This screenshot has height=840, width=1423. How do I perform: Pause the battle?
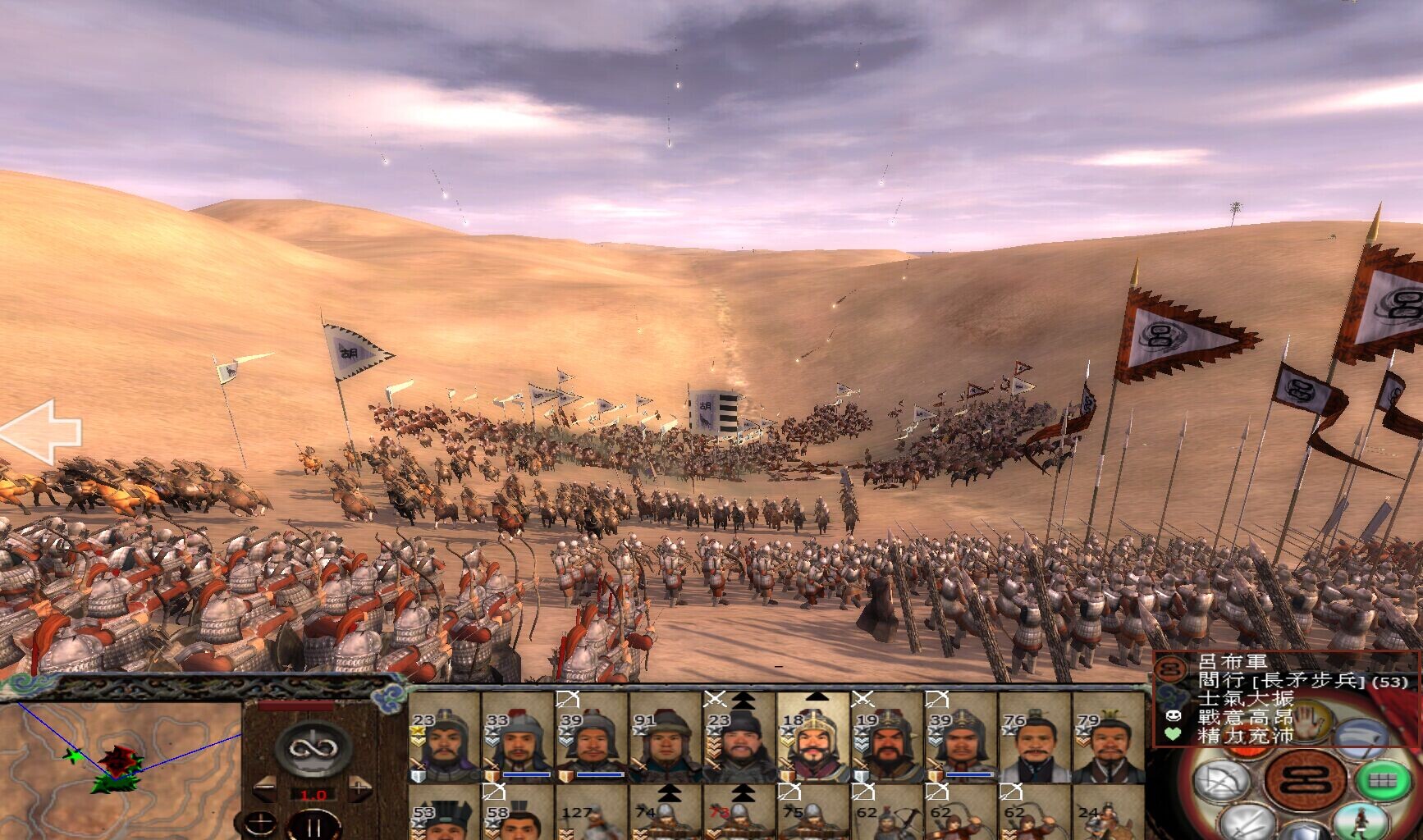[x=313, y=824]
